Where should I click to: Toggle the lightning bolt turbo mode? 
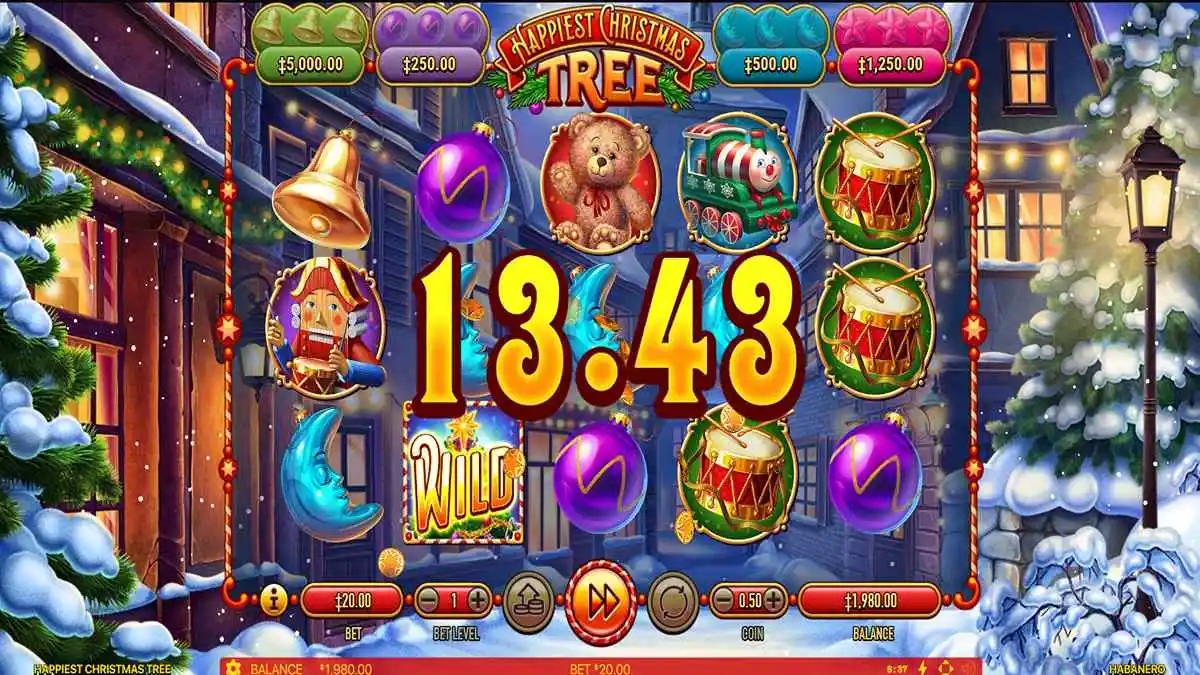[923, 667]
